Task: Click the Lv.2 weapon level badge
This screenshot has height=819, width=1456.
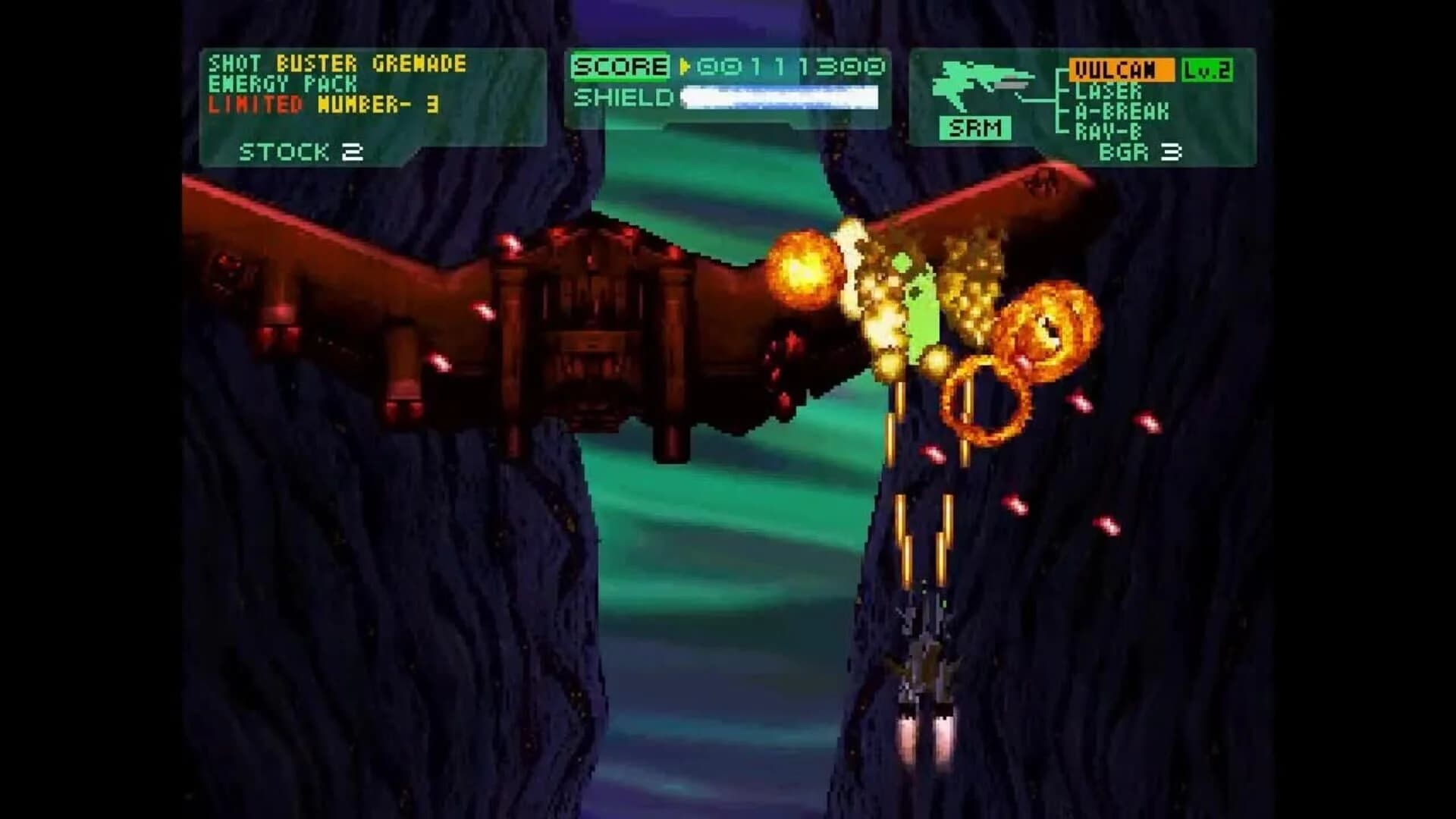Action: pos(1208,70)
